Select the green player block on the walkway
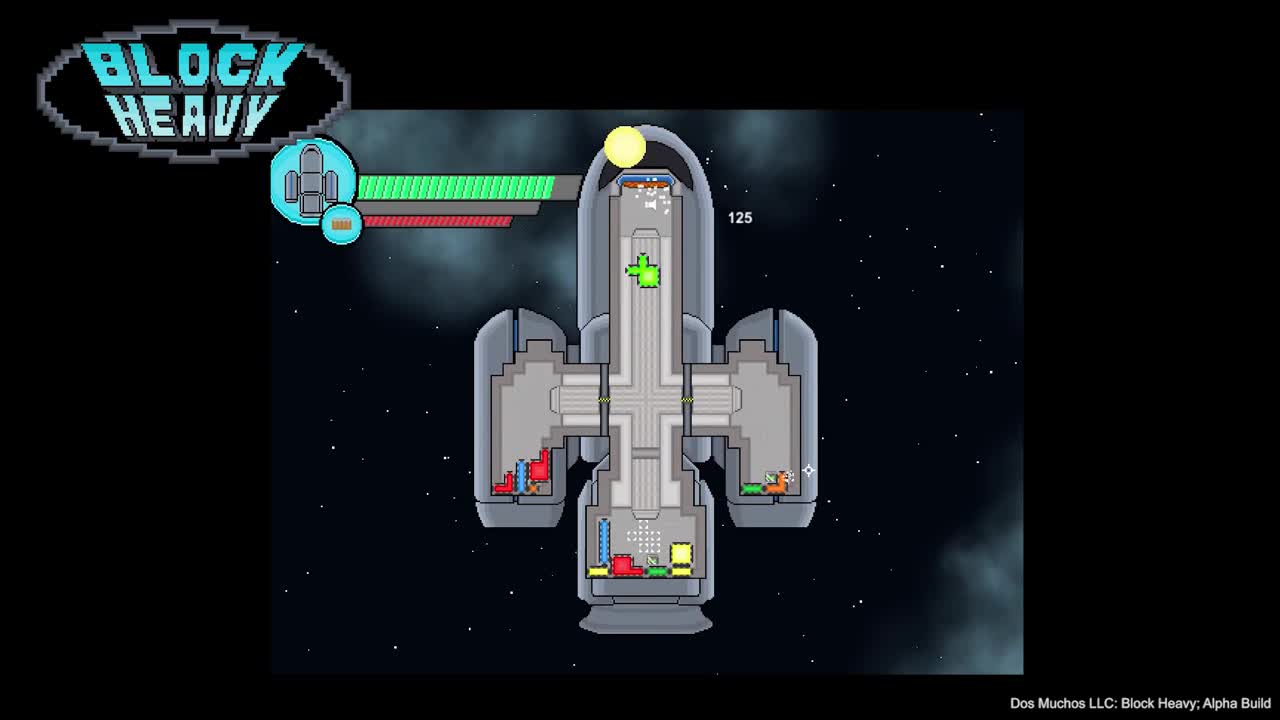 645,272
